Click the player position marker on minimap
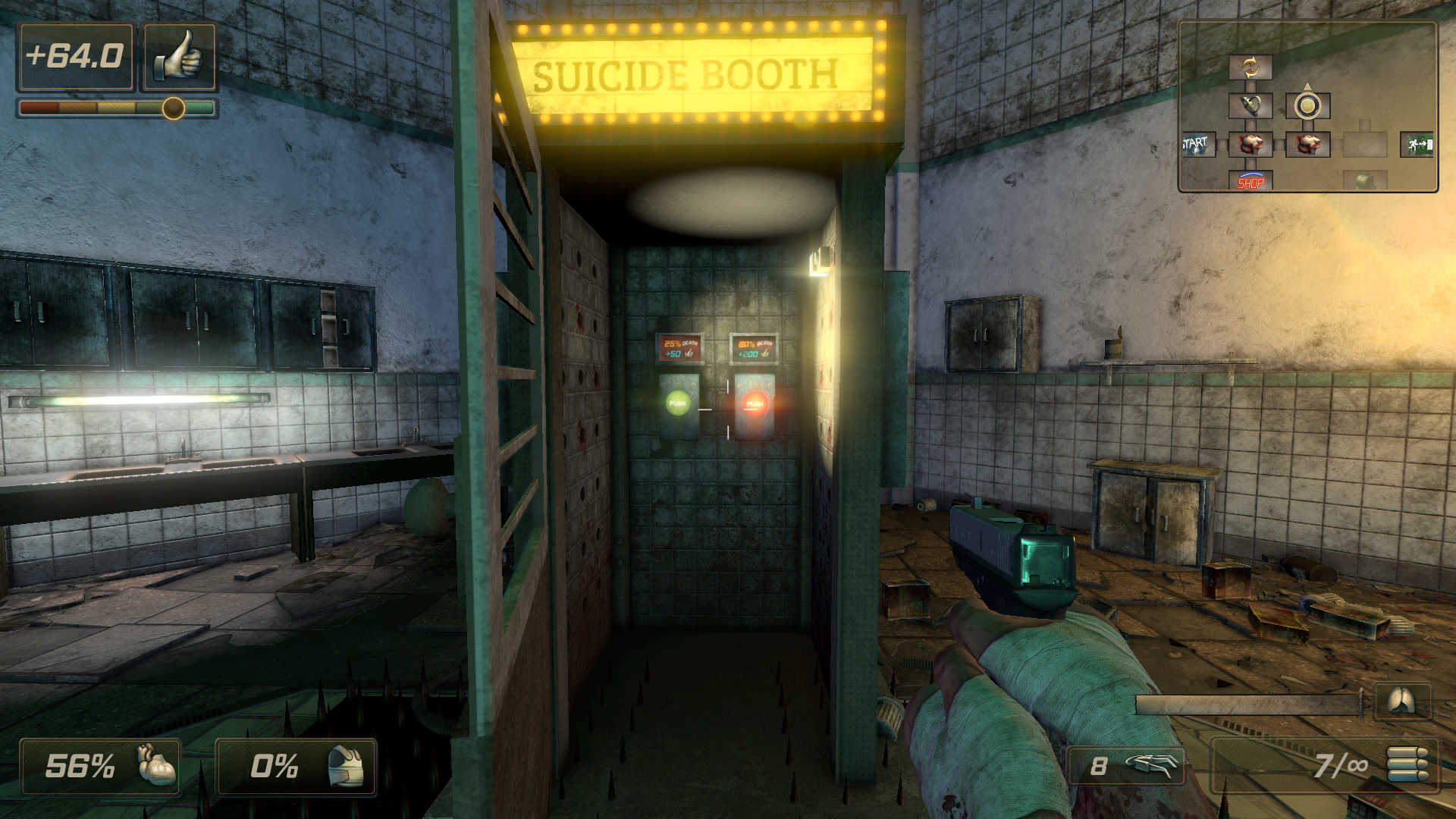The height and width of the screenshot is (819, 1456). point(1307,105)
